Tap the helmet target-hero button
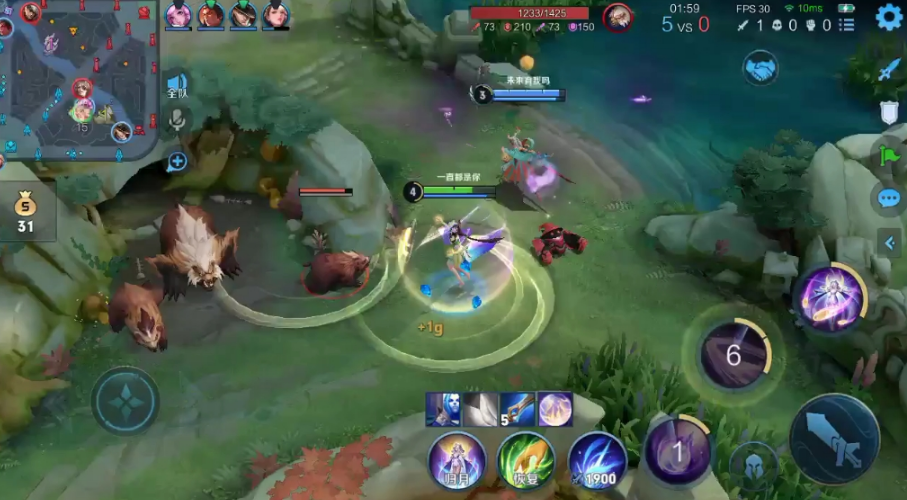The width and height of the screenshot is (907, 500). [753, 463]
